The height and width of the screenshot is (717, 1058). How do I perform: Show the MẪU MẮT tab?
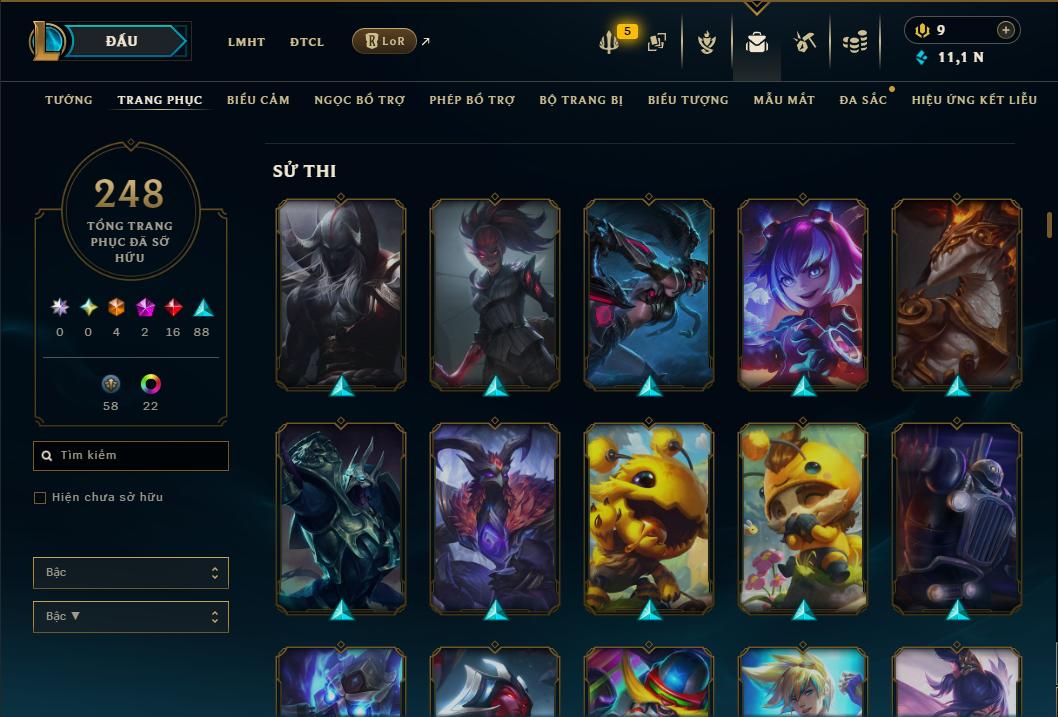point(784,100)
